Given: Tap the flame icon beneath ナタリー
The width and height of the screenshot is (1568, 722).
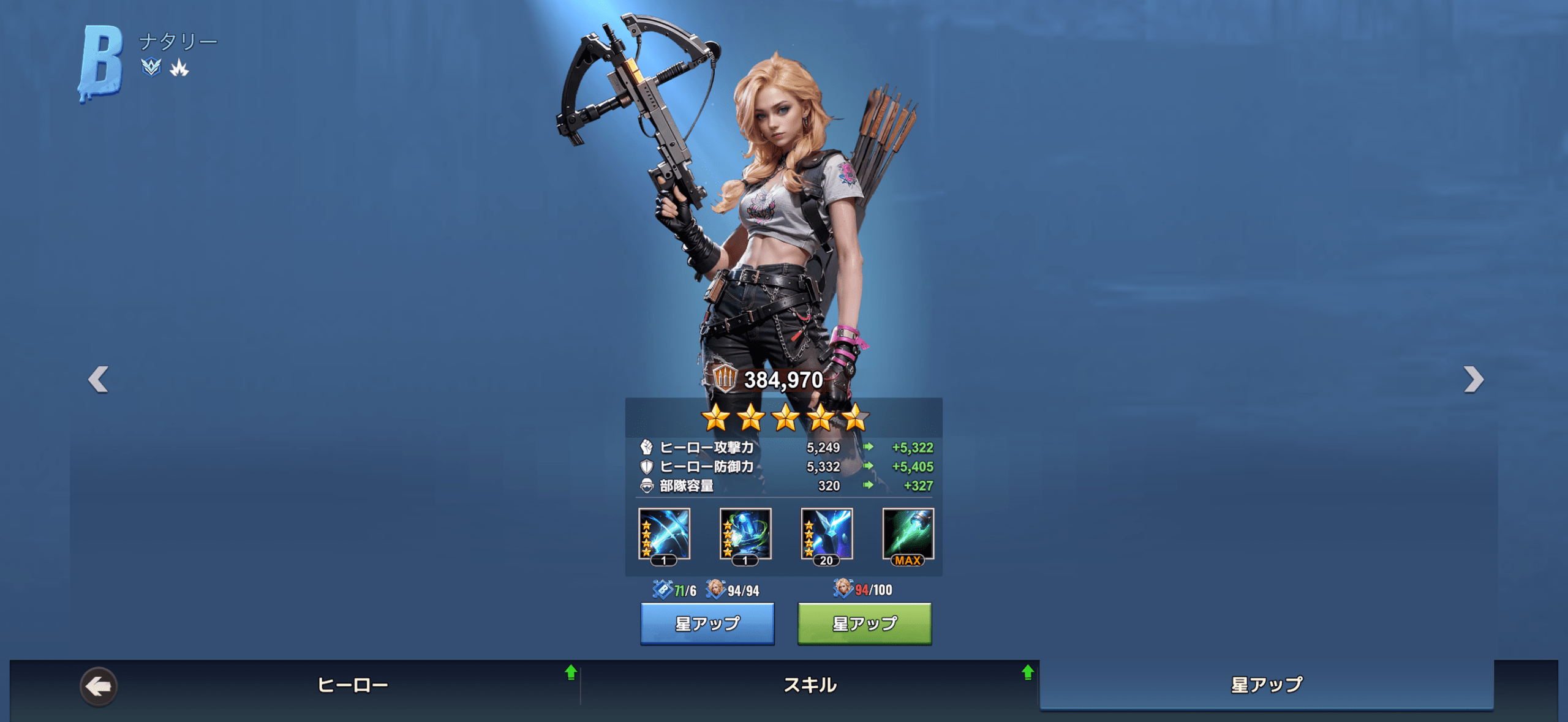Looking at the screenshot, I should (x=179, y=67).
